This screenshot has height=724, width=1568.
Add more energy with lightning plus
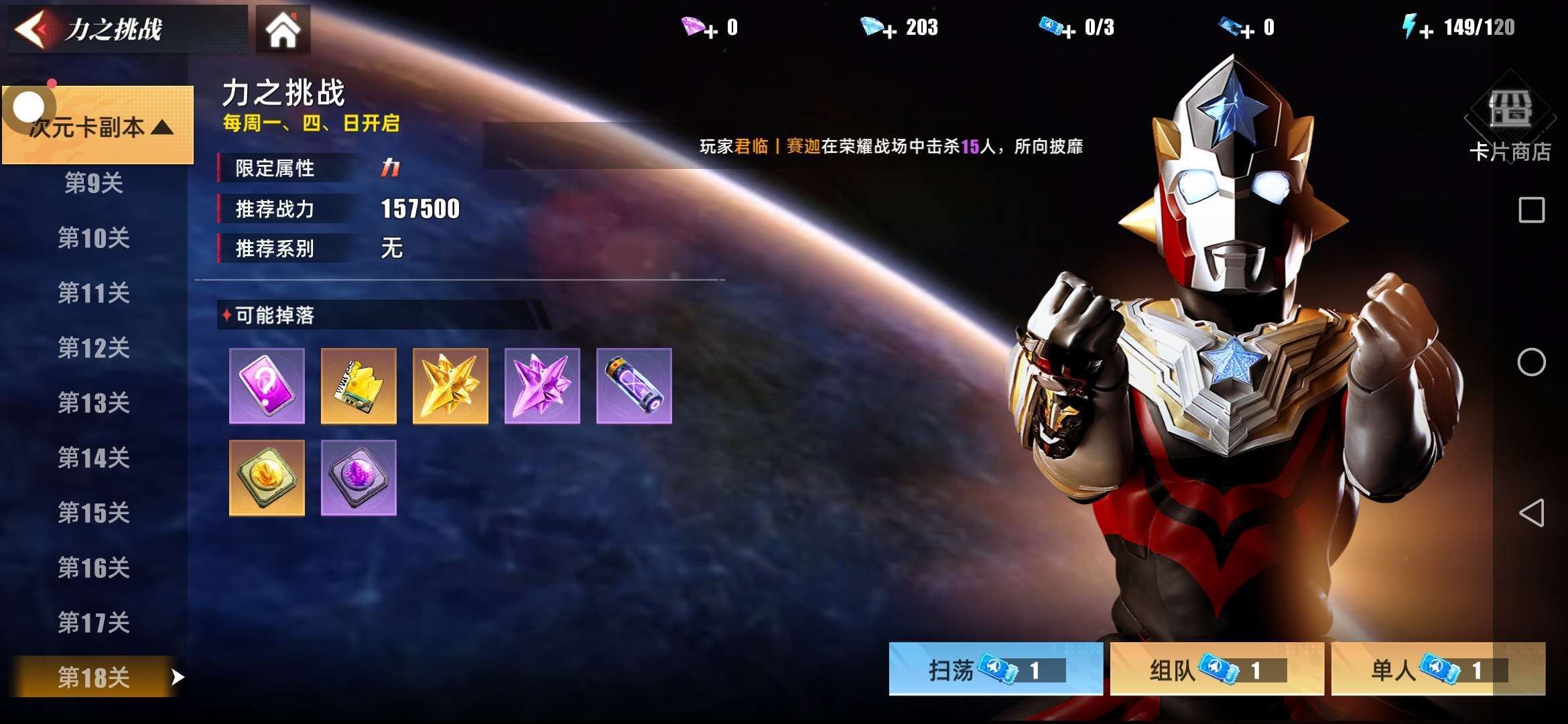[x=1426, y=31]
